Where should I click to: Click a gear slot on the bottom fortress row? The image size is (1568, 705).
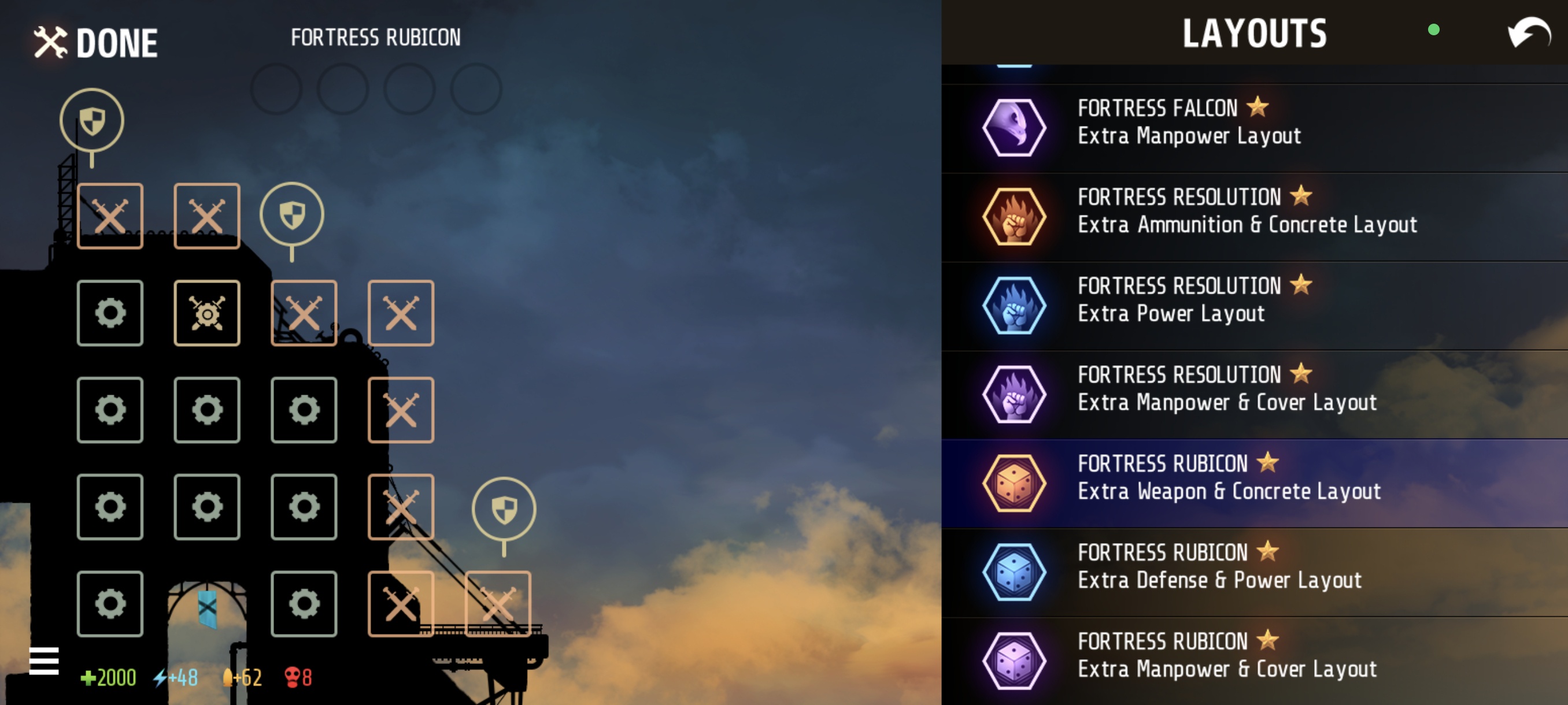(x=110, y=604)
